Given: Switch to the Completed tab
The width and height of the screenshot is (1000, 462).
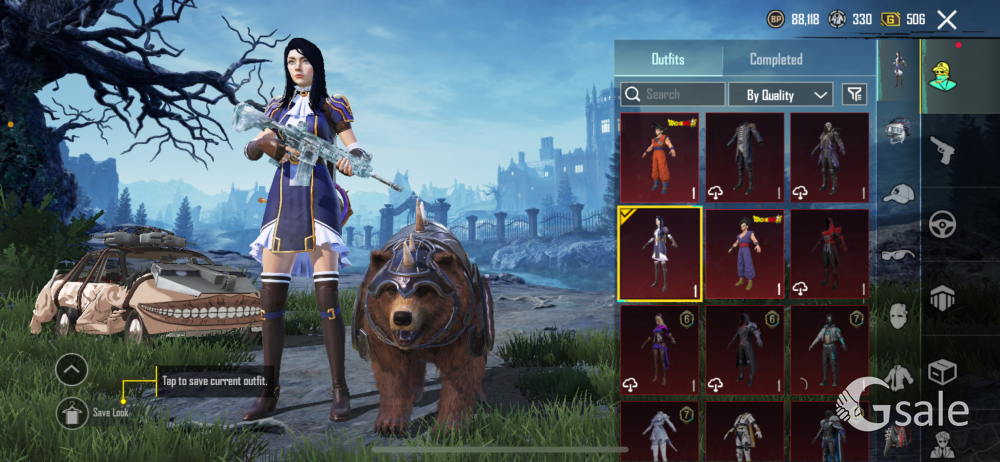Looking at the screenshot, I should [x=776, y=59].
